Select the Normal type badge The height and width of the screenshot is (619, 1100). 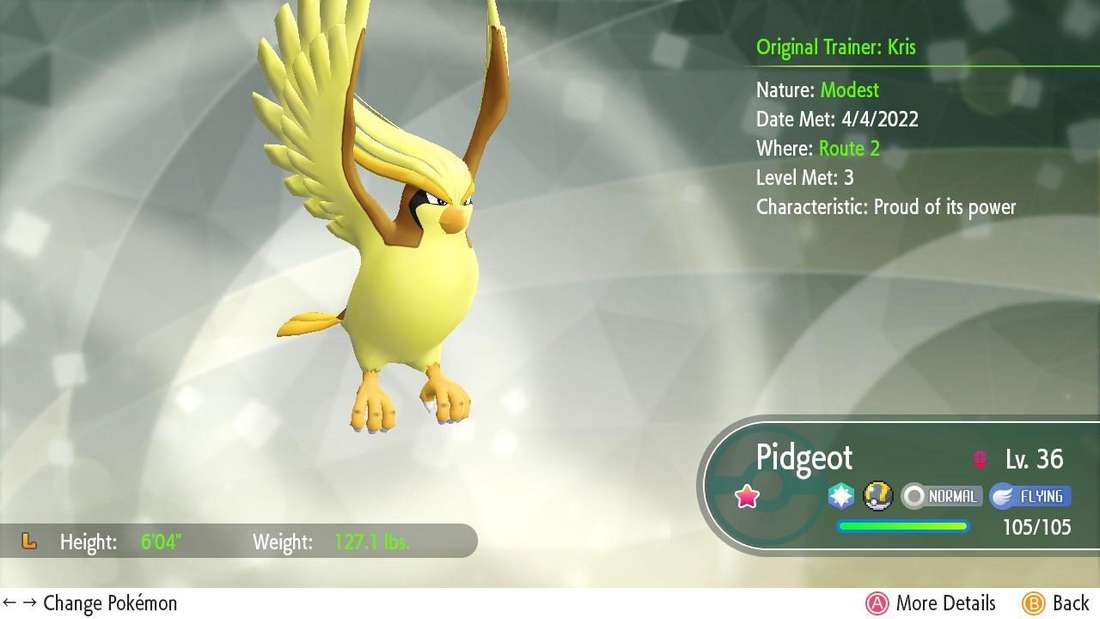(x=941, y=496)
